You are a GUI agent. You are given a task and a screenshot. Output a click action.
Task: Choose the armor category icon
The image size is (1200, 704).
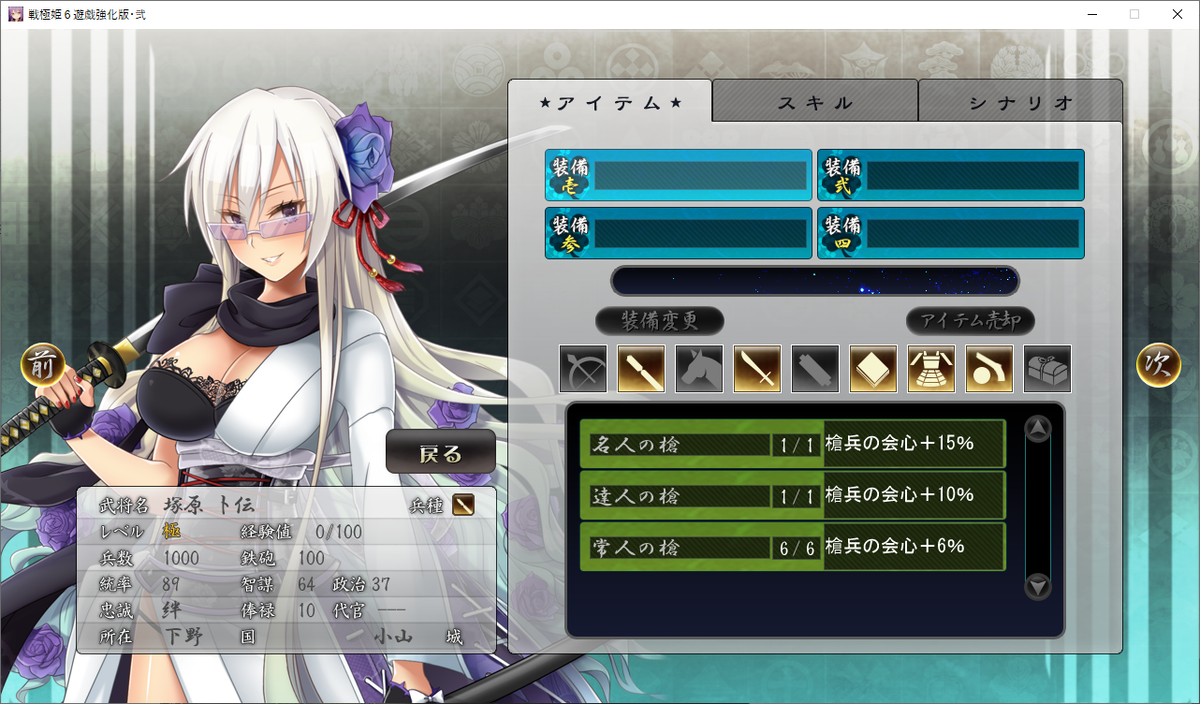pyautogui.click(x=931, y=369)
